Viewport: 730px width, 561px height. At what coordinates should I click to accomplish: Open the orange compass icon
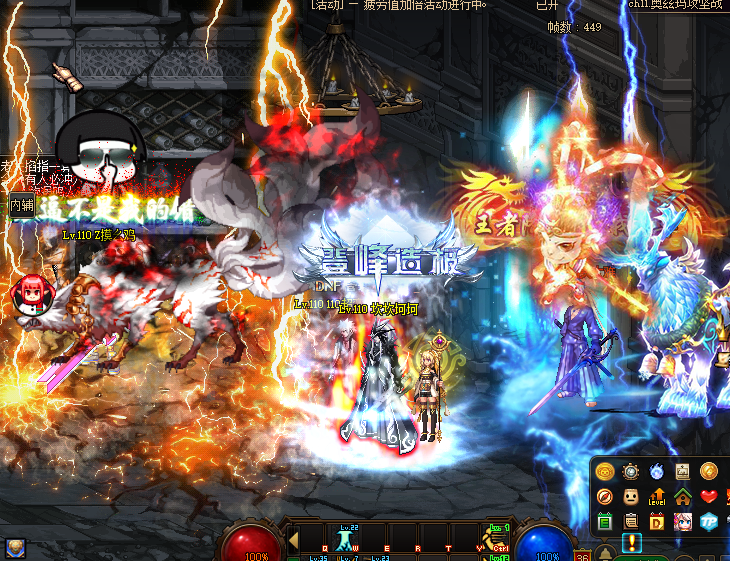(x=604, y=496)
